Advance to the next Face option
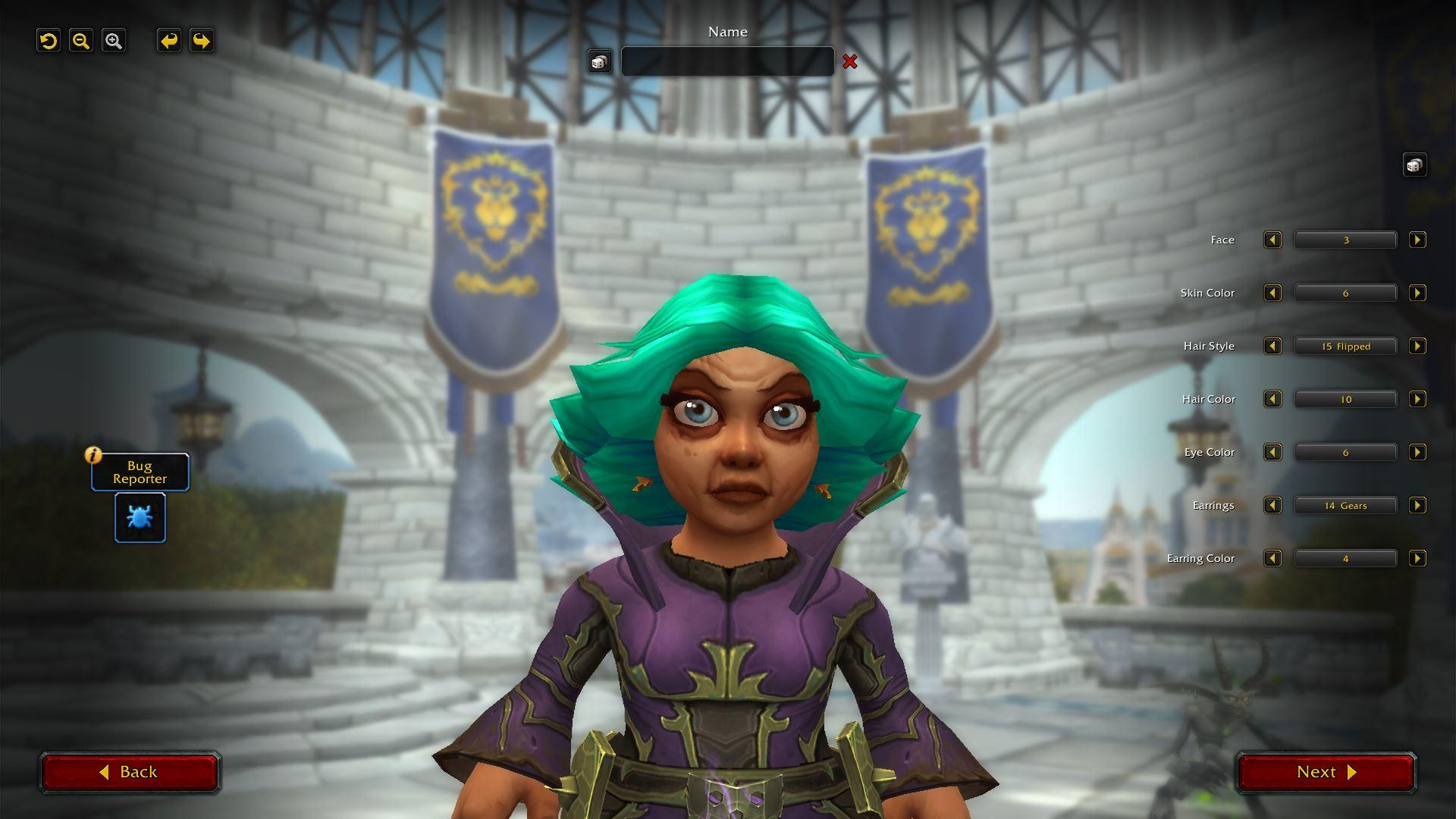 1417,240
